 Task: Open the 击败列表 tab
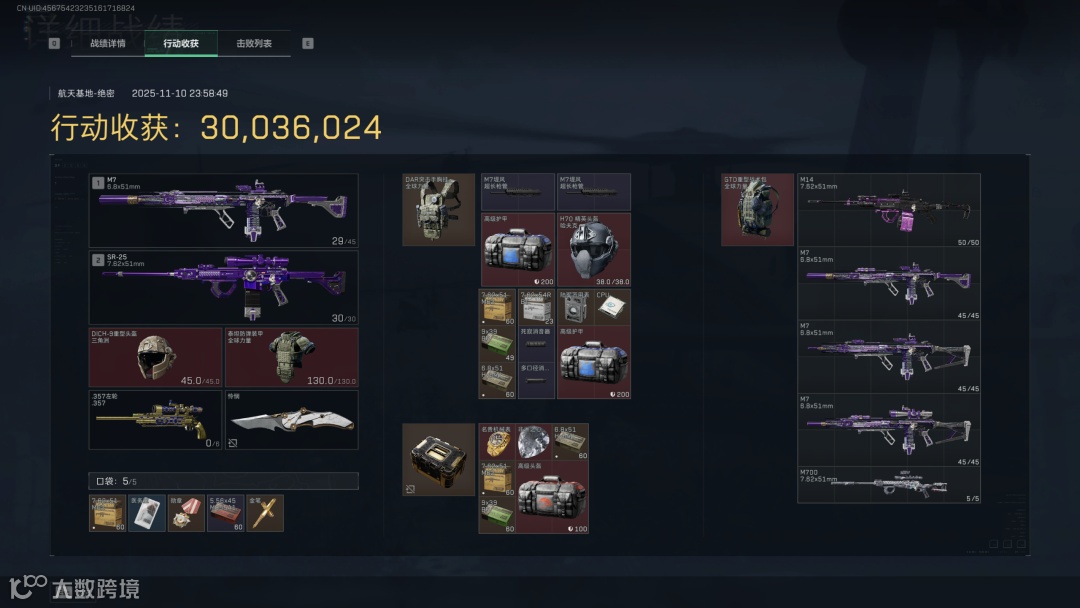(x=254, y=44)
